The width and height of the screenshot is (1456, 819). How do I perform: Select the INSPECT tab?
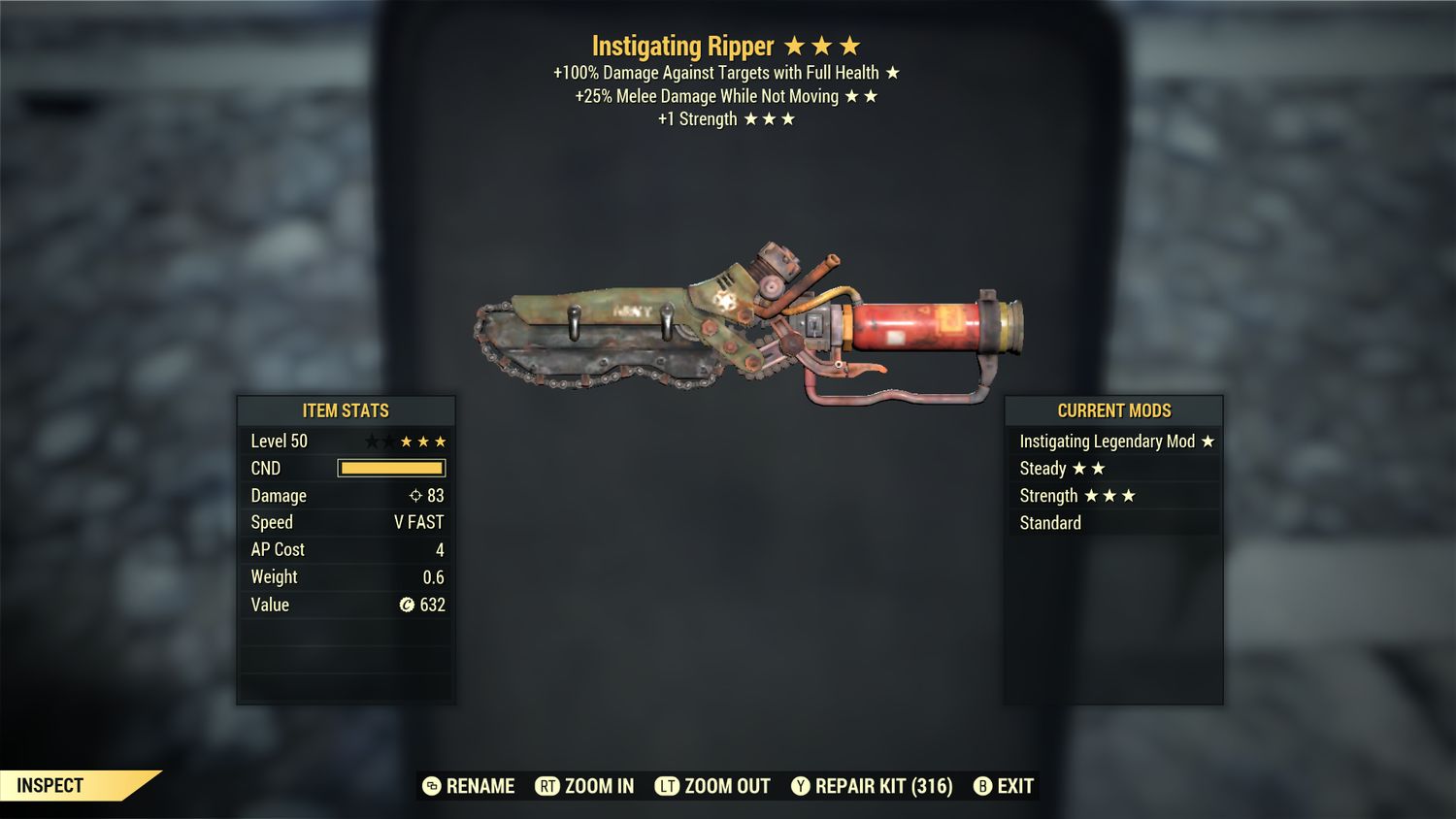(x=51, y=785)
